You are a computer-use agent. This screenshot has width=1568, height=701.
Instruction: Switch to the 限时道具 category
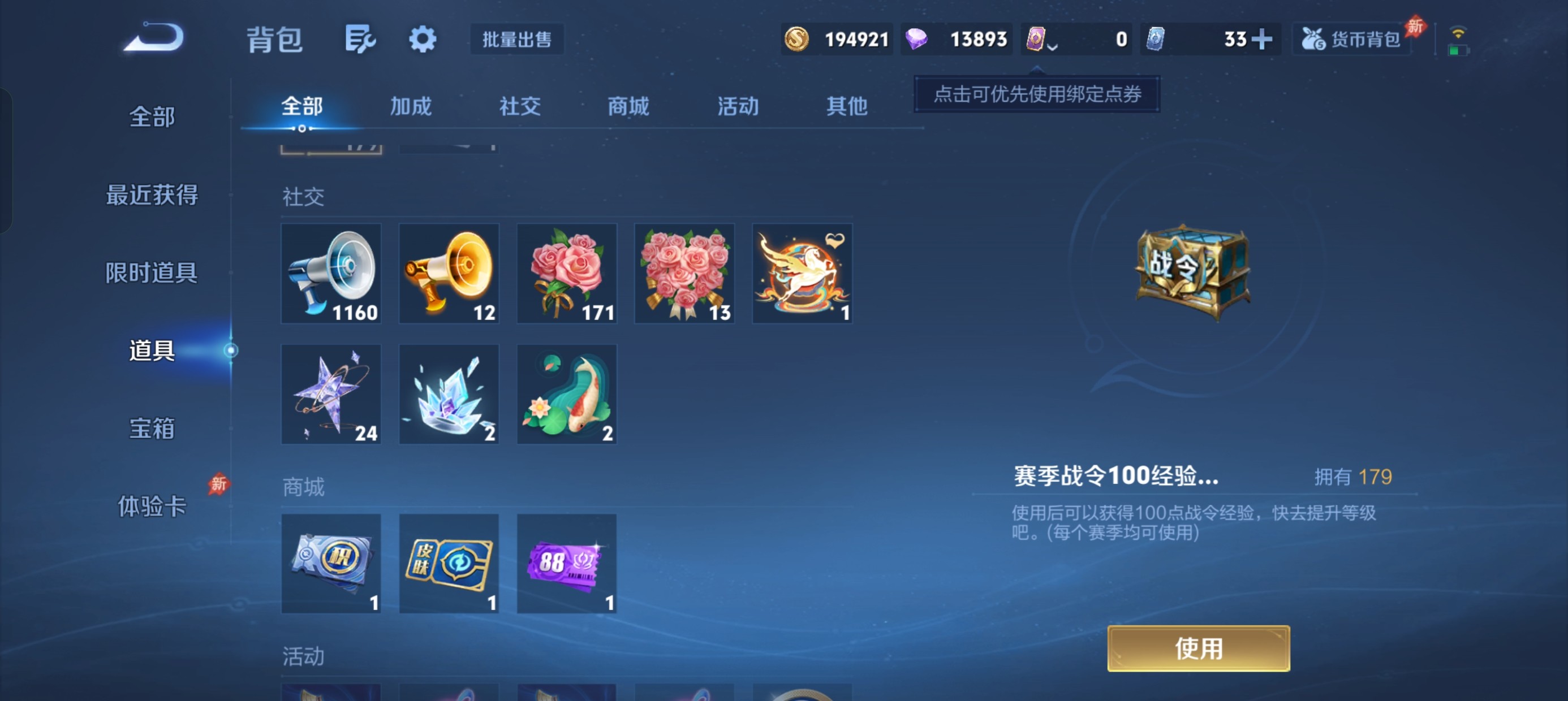point(153,272)
